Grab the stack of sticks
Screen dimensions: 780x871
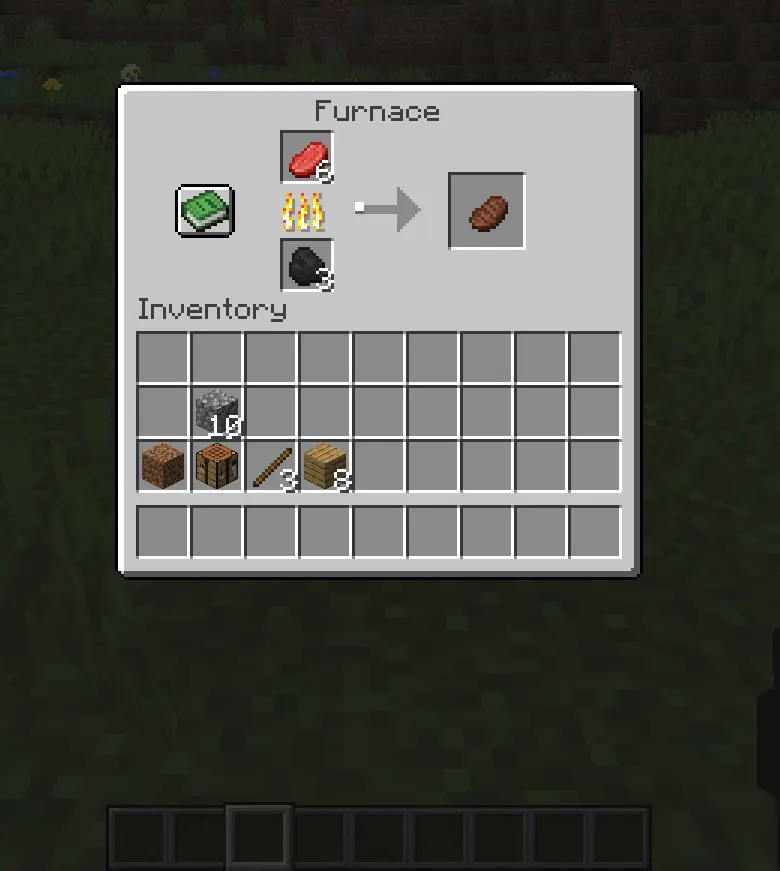point(270,466)
